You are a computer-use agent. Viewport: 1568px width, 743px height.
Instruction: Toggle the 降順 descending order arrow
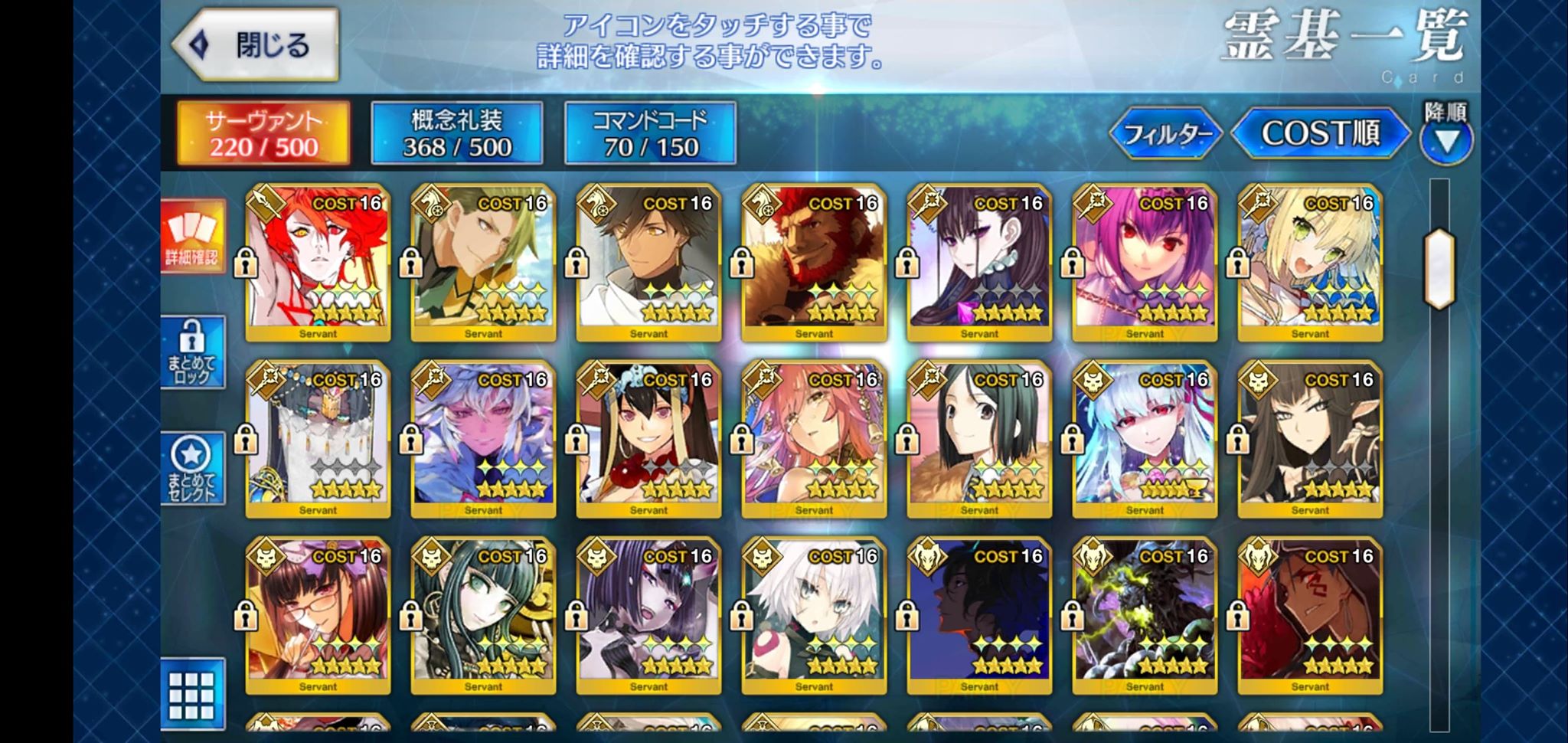tap(1445, 141)
